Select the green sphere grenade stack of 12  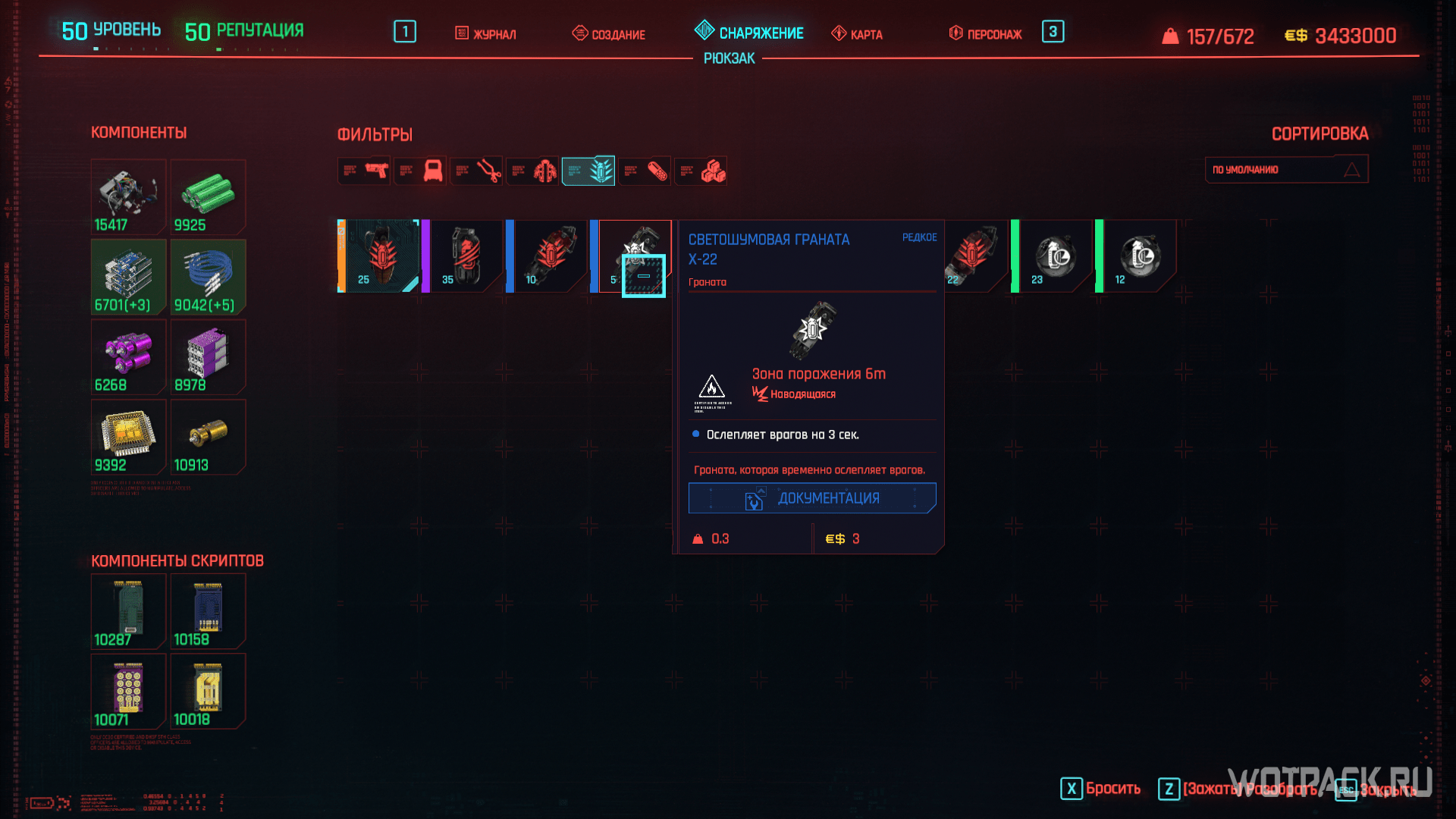[1137, 256]
